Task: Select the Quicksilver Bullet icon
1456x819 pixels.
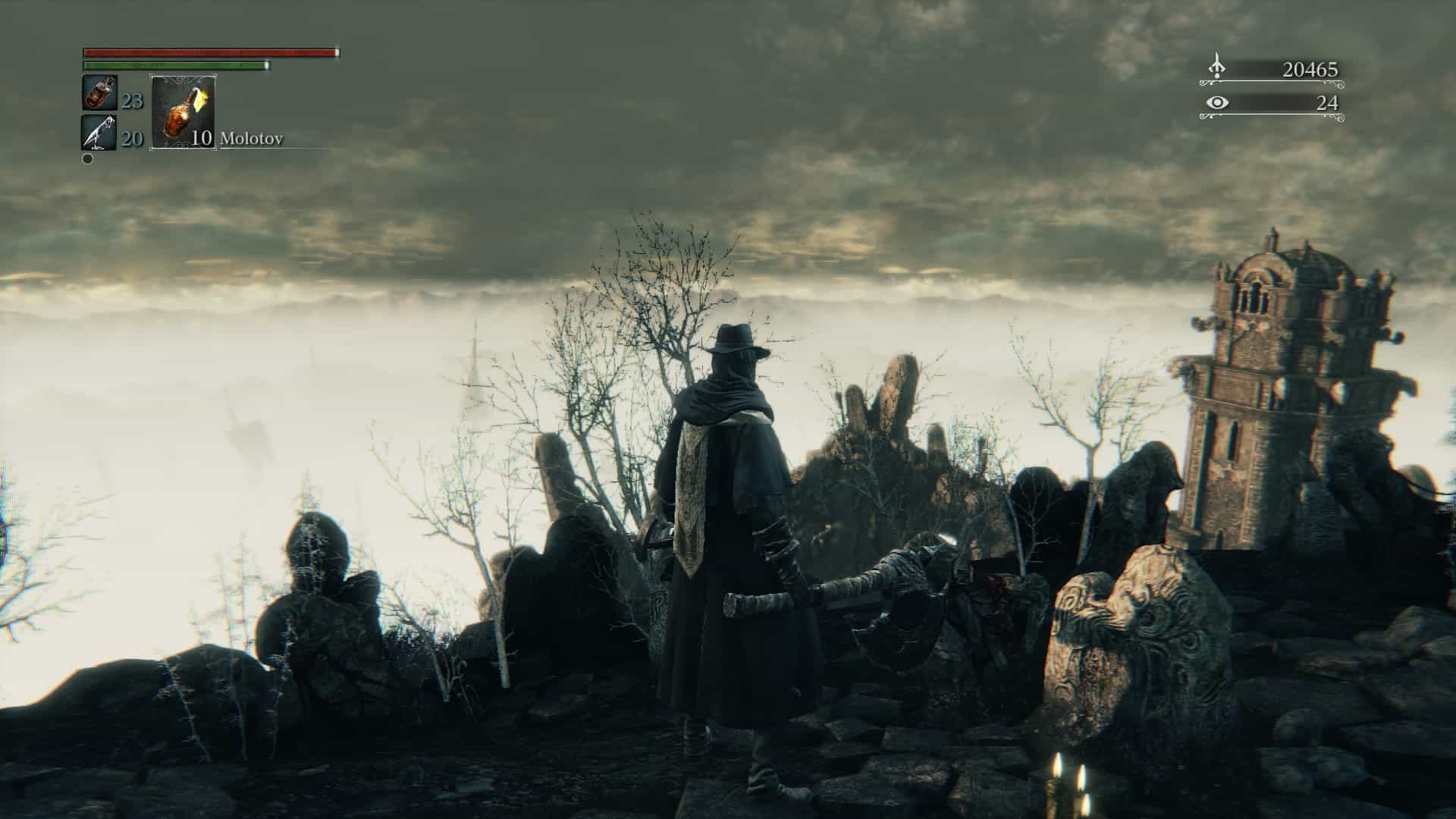Action: coord(99,133)
